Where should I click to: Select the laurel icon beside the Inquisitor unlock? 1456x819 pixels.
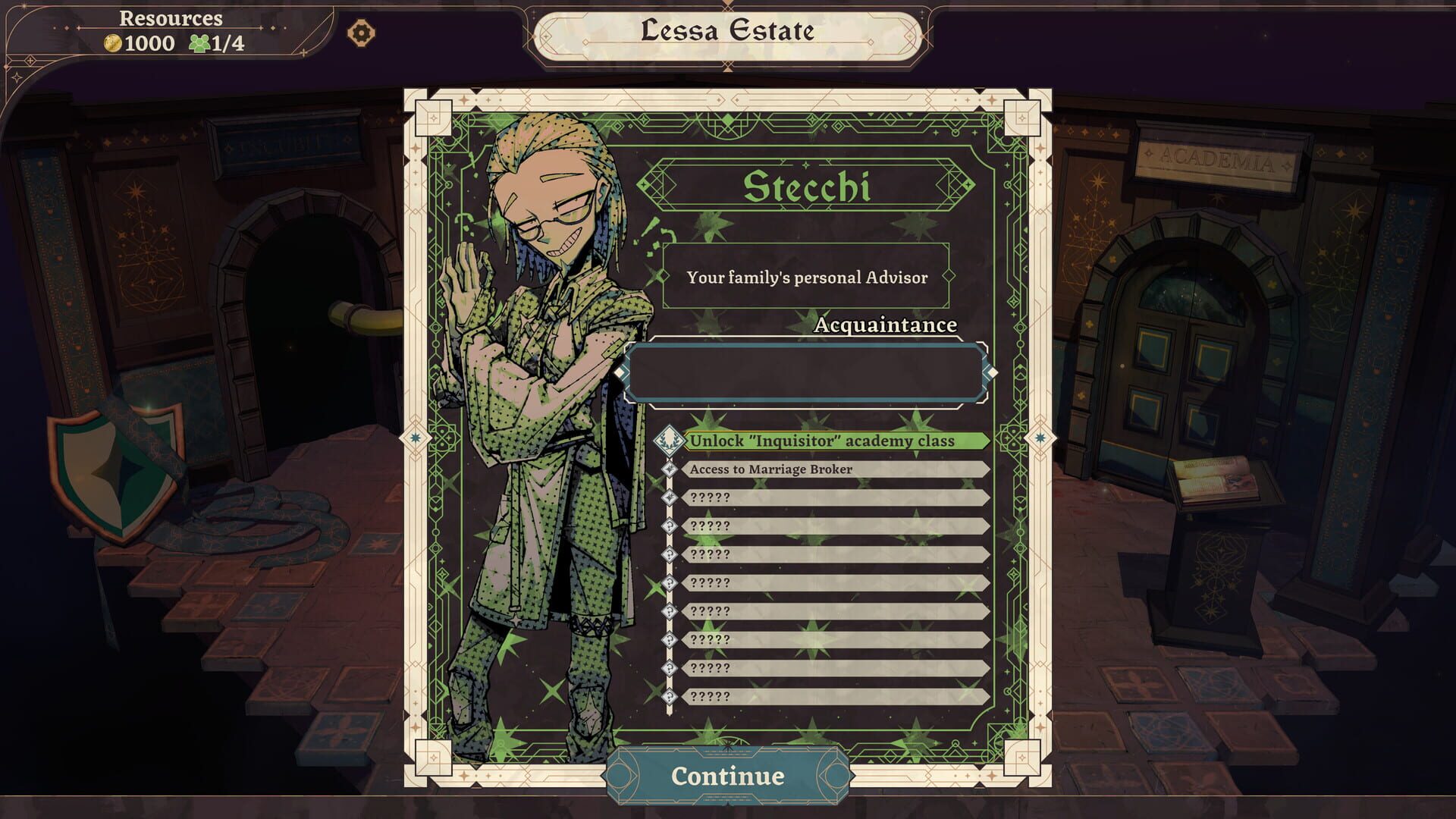click(671, 439)
